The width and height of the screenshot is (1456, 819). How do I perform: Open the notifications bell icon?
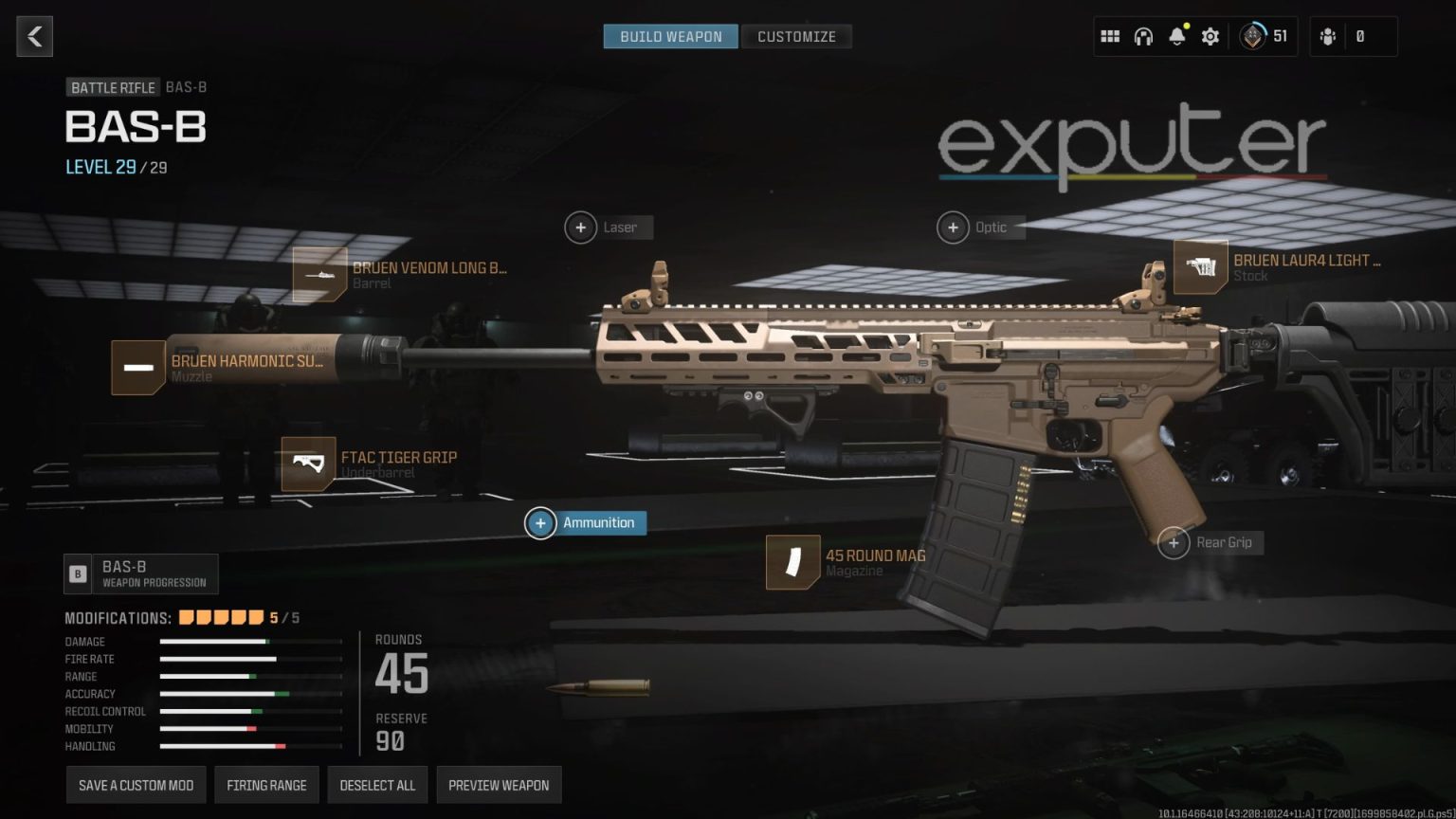[1175, 35]
